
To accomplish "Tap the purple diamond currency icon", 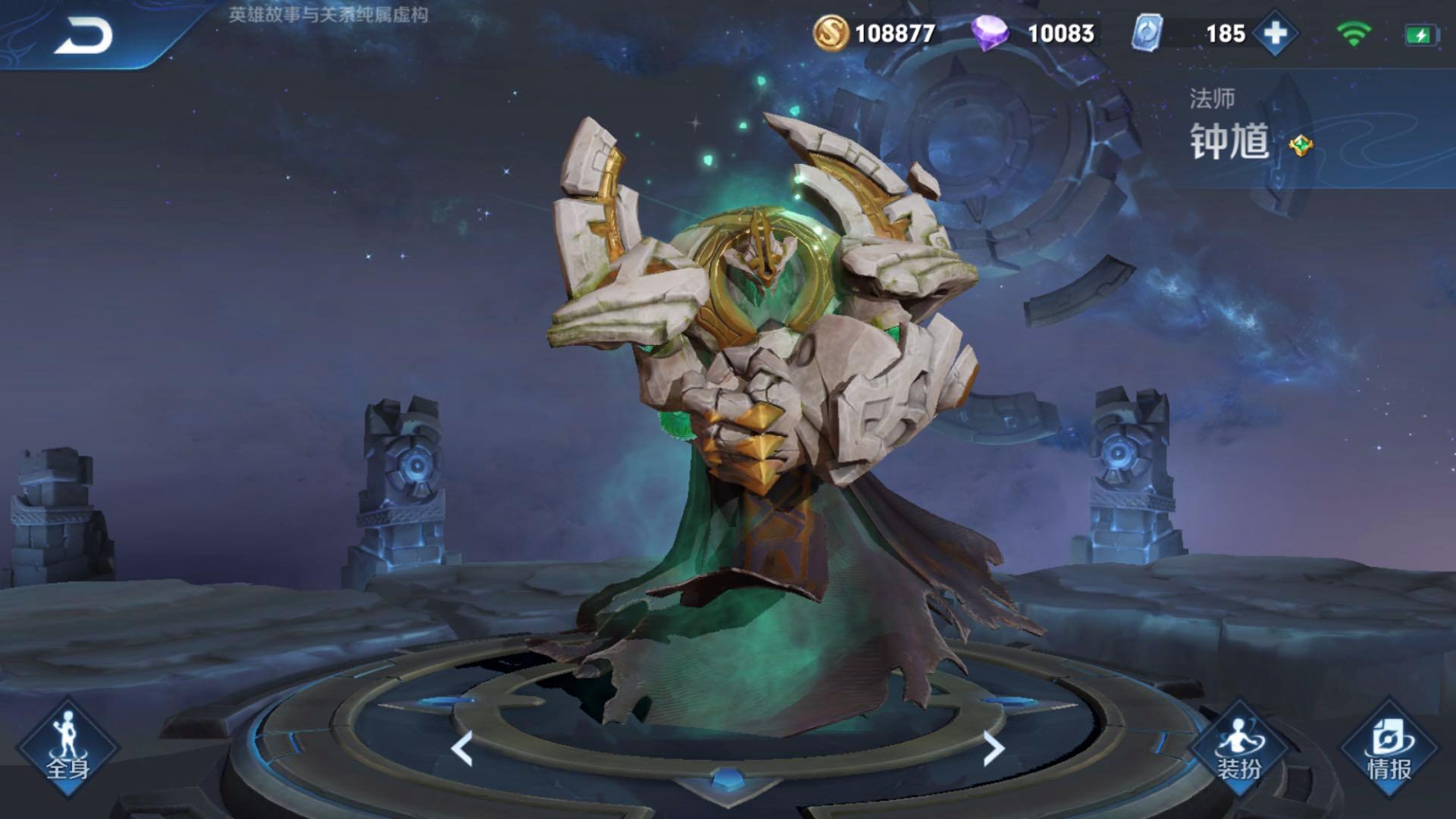I will coord(990,33).
